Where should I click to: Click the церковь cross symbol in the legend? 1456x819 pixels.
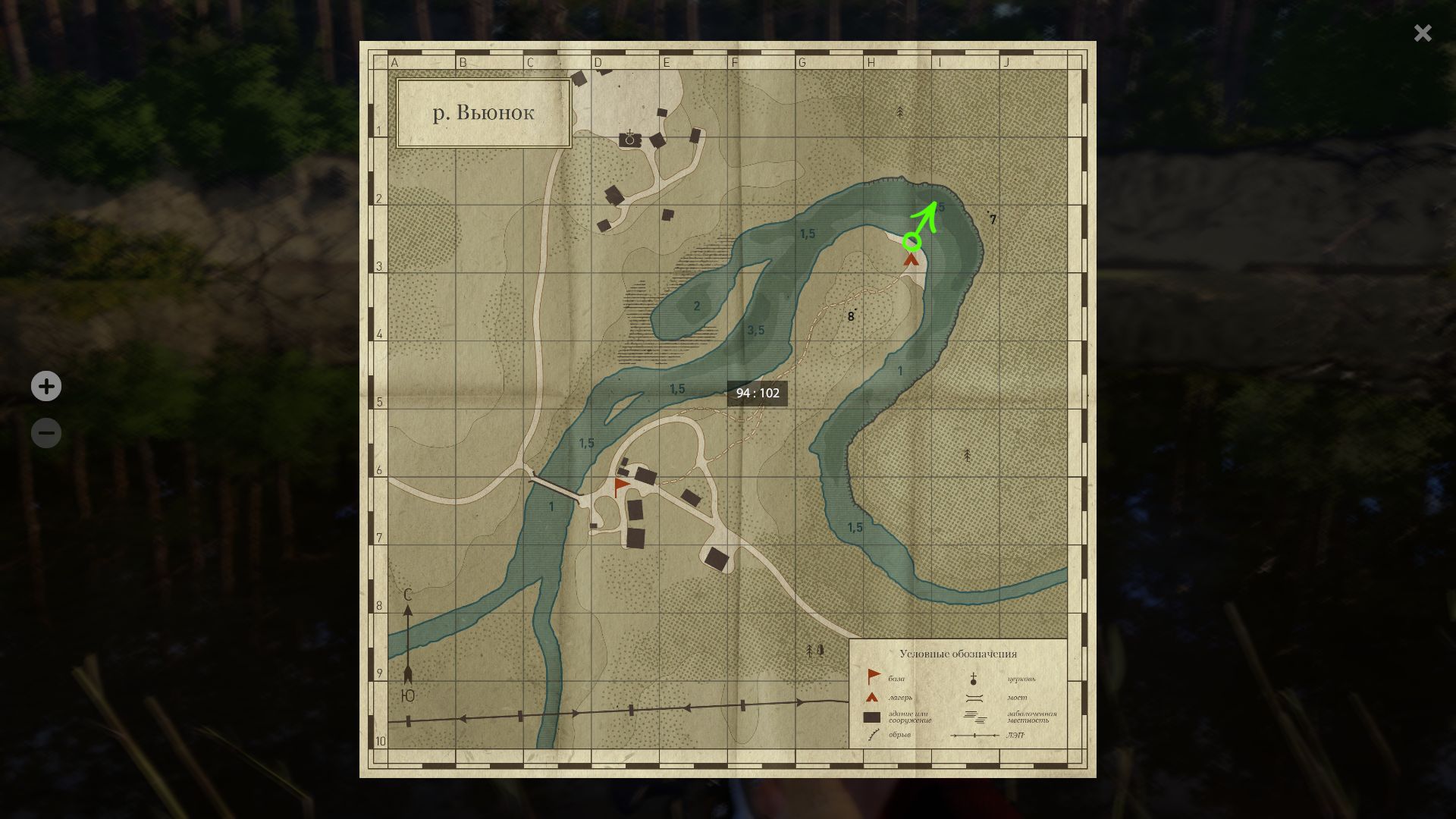972,677
